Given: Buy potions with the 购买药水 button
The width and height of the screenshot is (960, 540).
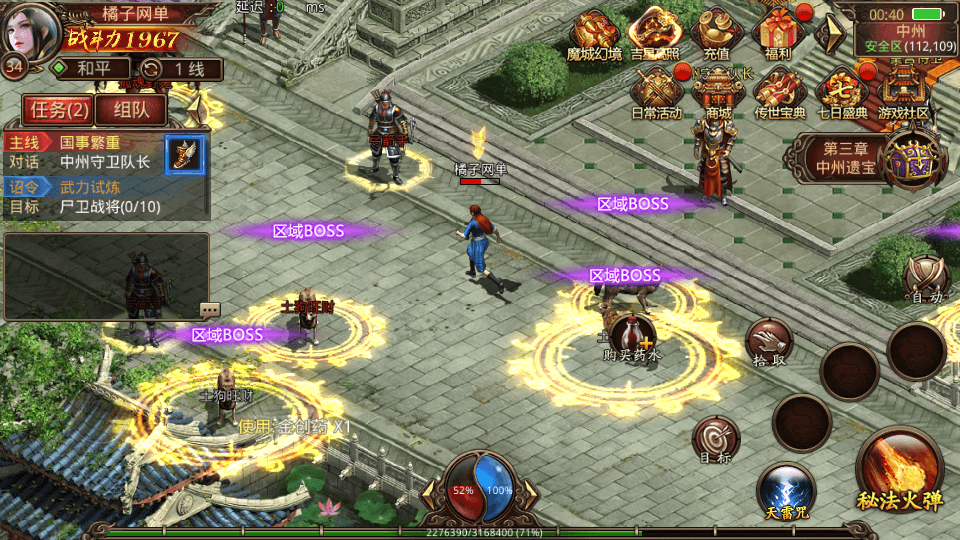Looking at the screenshot, I should (x=631, y=338).
